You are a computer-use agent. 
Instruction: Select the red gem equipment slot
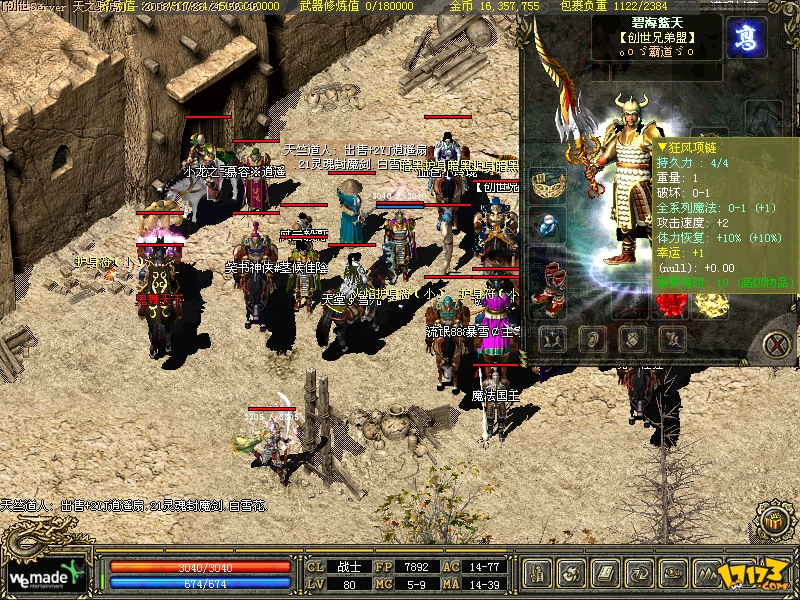[671, 303]
